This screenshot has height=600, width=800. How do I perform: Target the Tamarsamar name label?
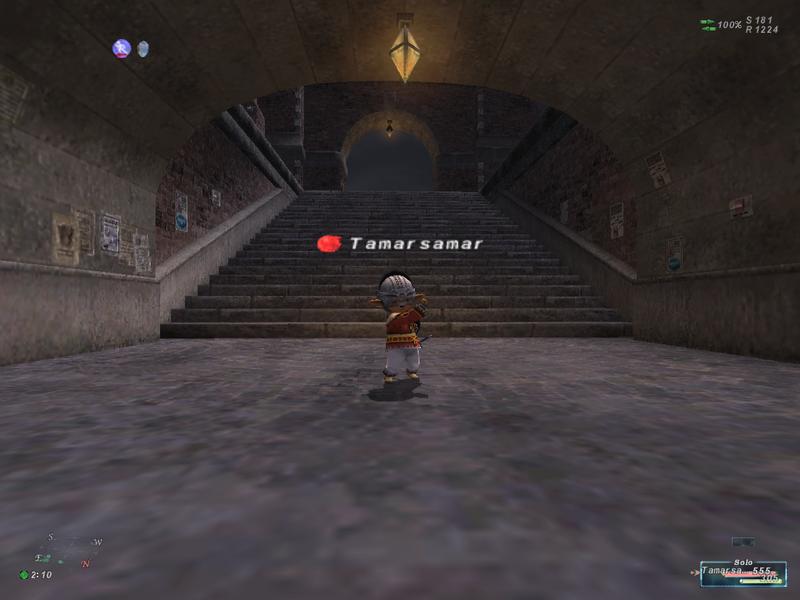[x=415, y=243]
